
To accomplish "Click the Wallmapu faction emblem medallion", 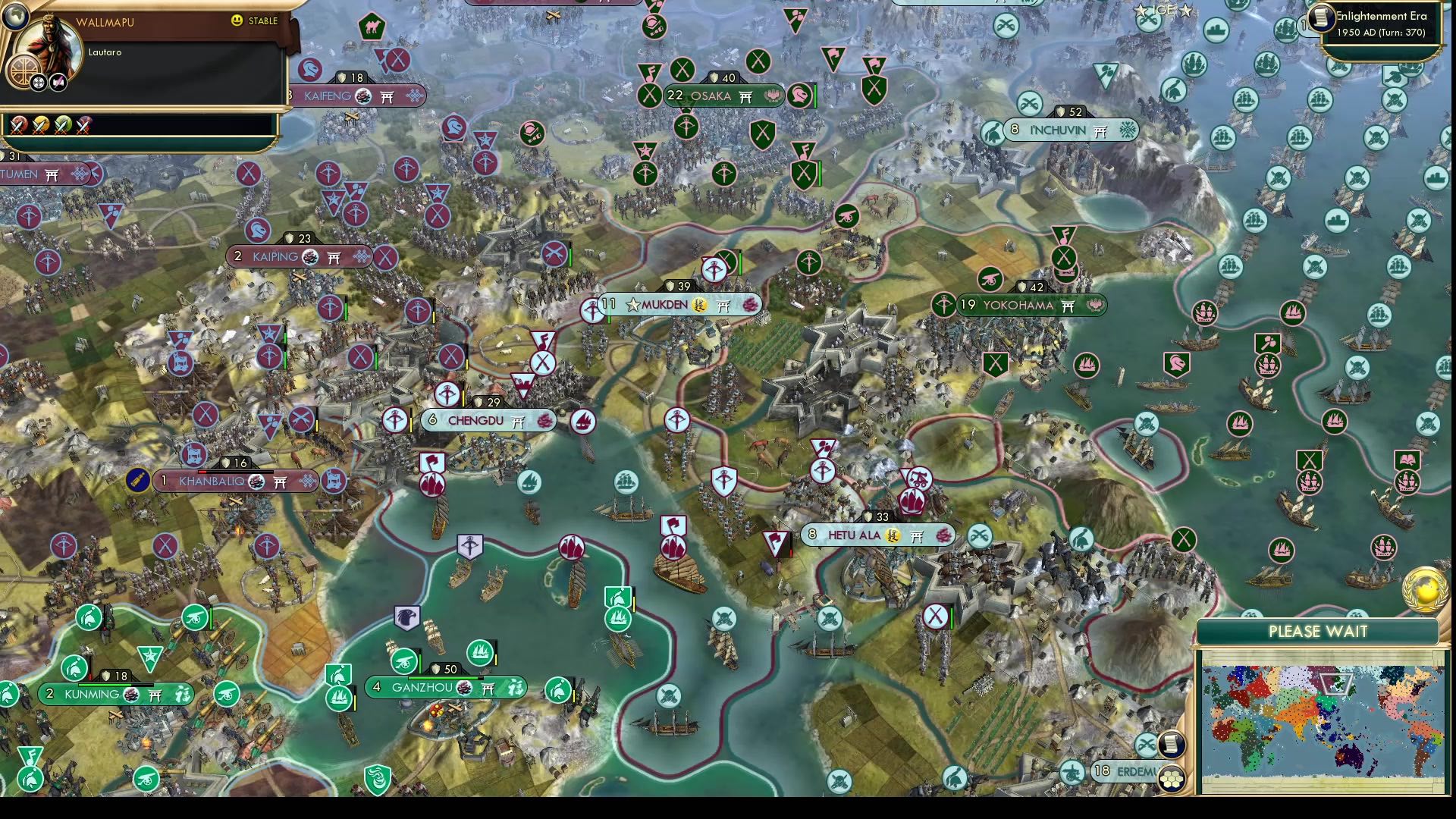I will (25, 73).
